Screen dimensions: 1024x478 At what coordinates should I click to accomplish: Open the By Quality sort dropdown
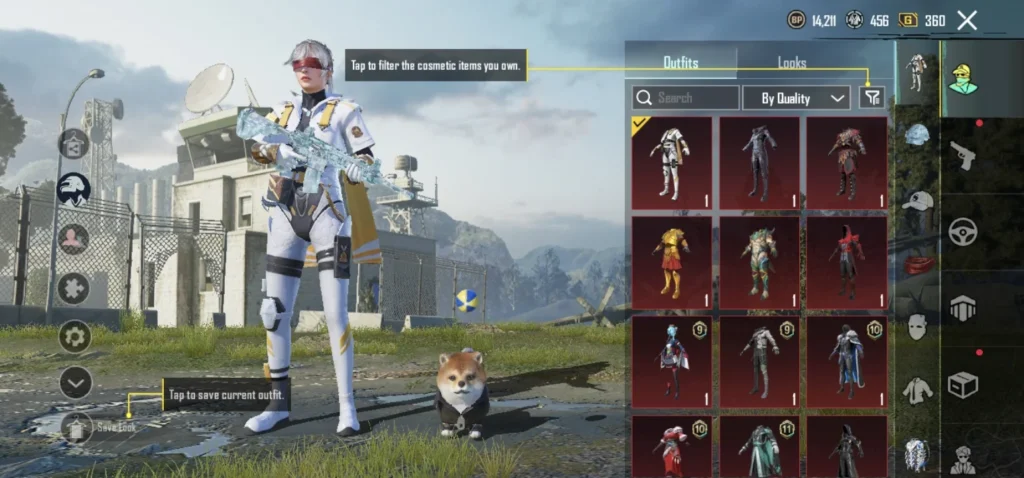[796, 97]
